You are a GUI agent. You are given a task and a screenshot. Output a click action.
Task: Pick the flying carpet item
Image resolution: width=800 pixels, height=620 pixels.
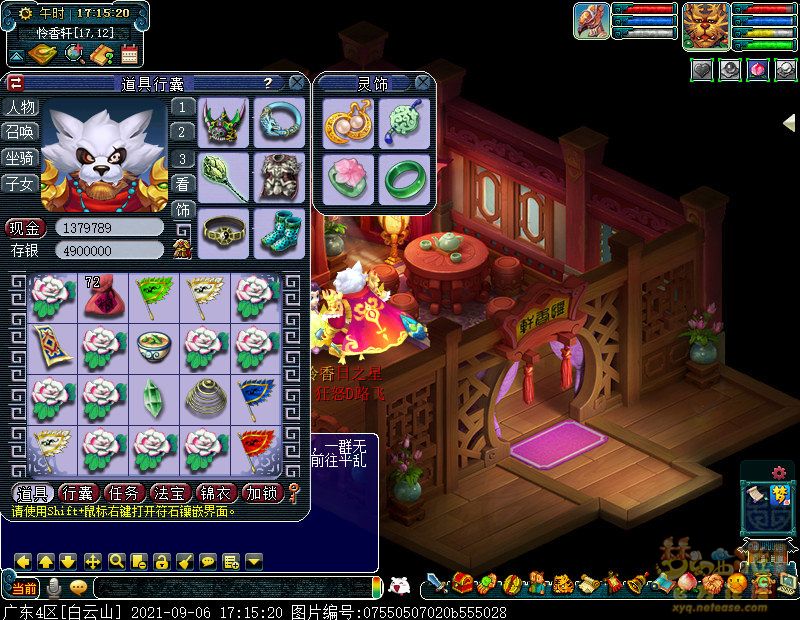pyautogui.click(x=49, y=346)
